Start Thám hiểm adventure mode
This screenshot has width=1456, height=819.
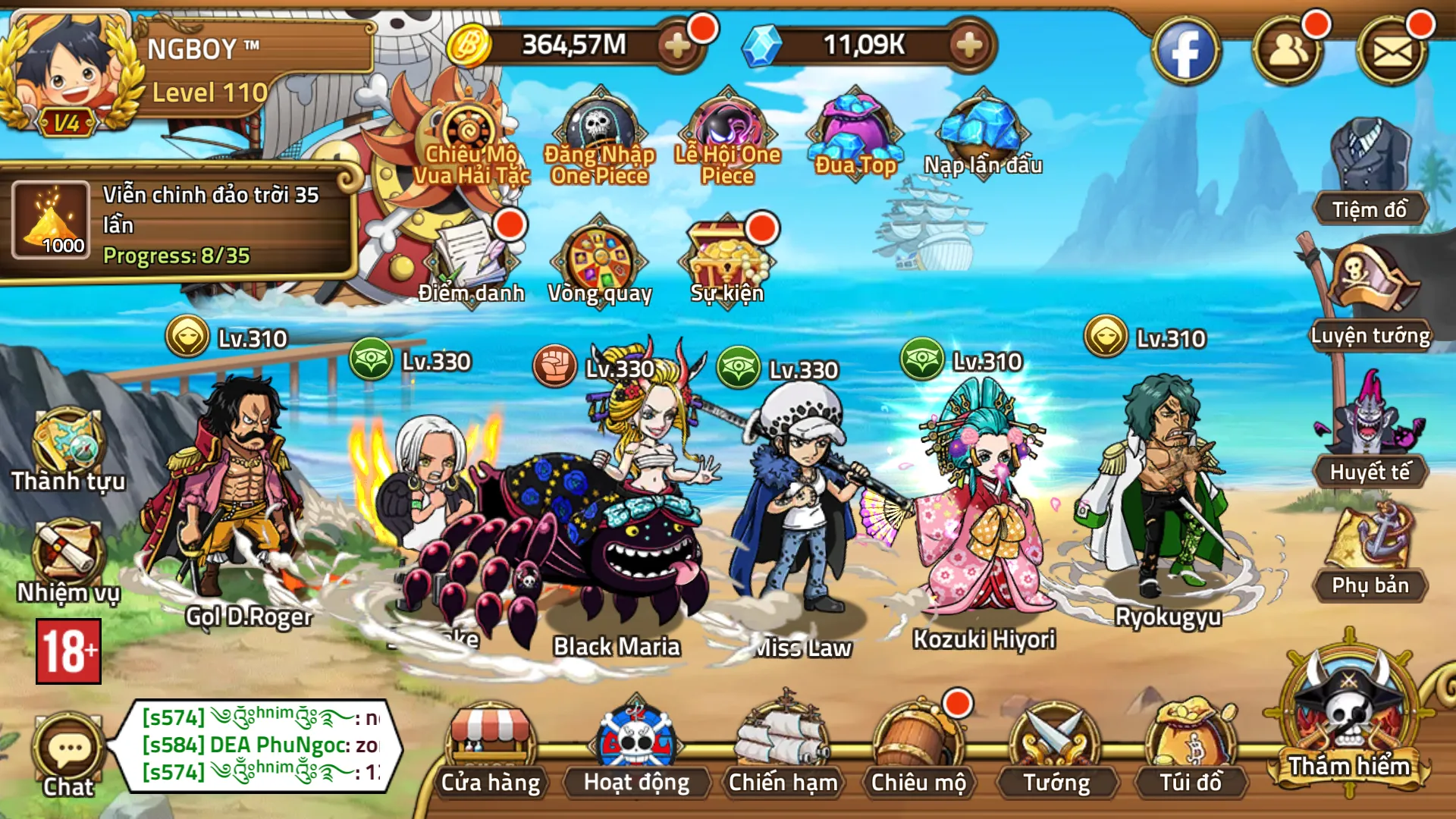[1349, 720]
